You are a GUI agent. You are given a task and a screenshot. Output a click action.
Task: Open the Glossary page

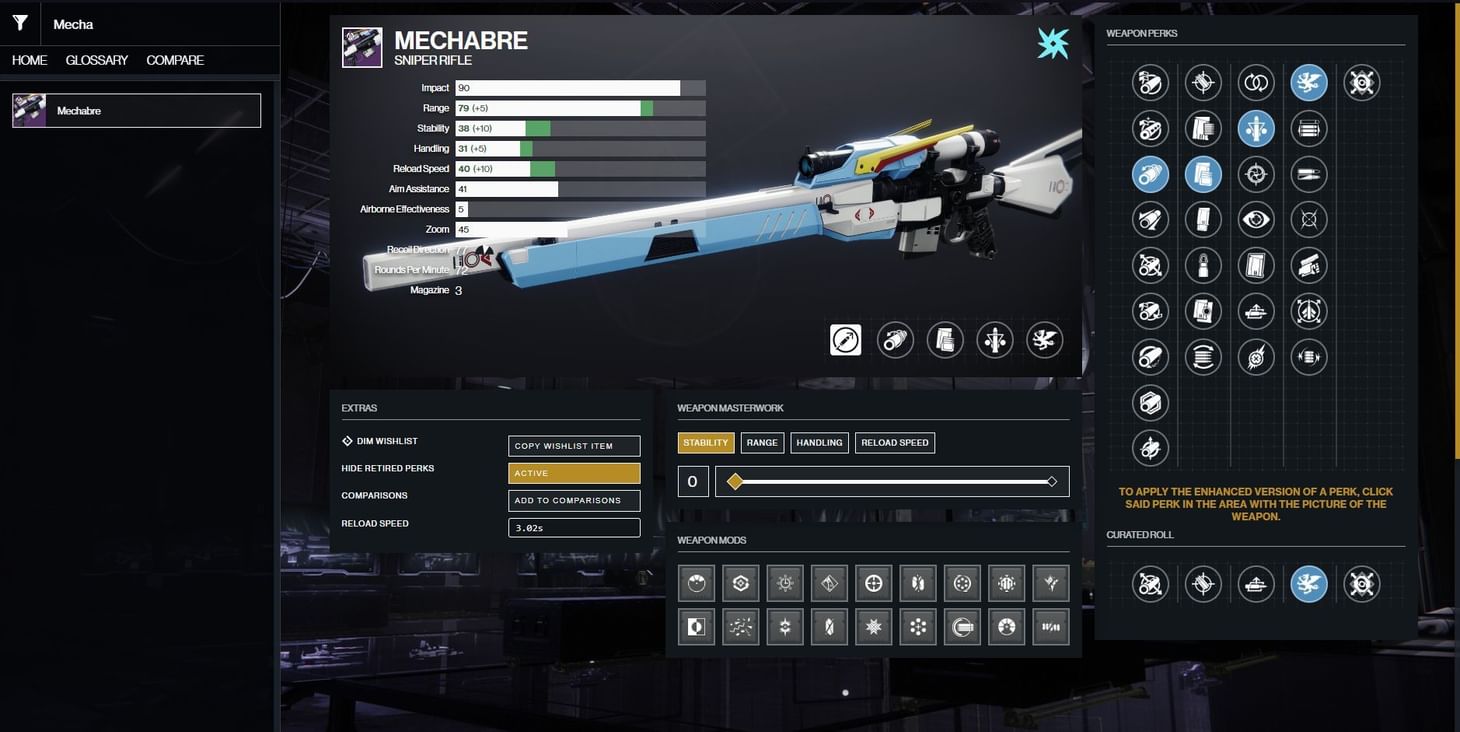coord(94,58)
